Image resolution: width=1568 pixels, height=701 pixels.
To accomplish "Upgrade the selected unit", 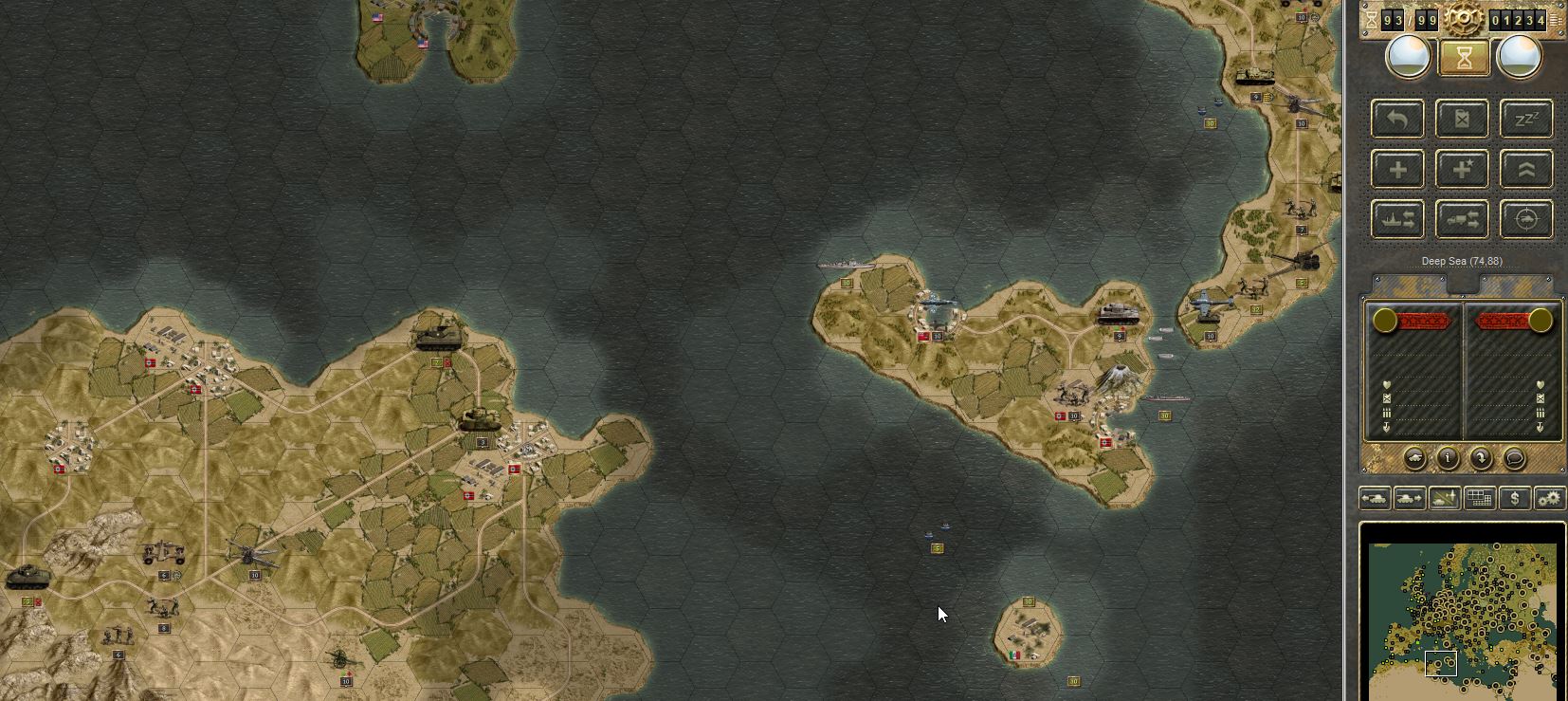I will (x=1526, y=168).
